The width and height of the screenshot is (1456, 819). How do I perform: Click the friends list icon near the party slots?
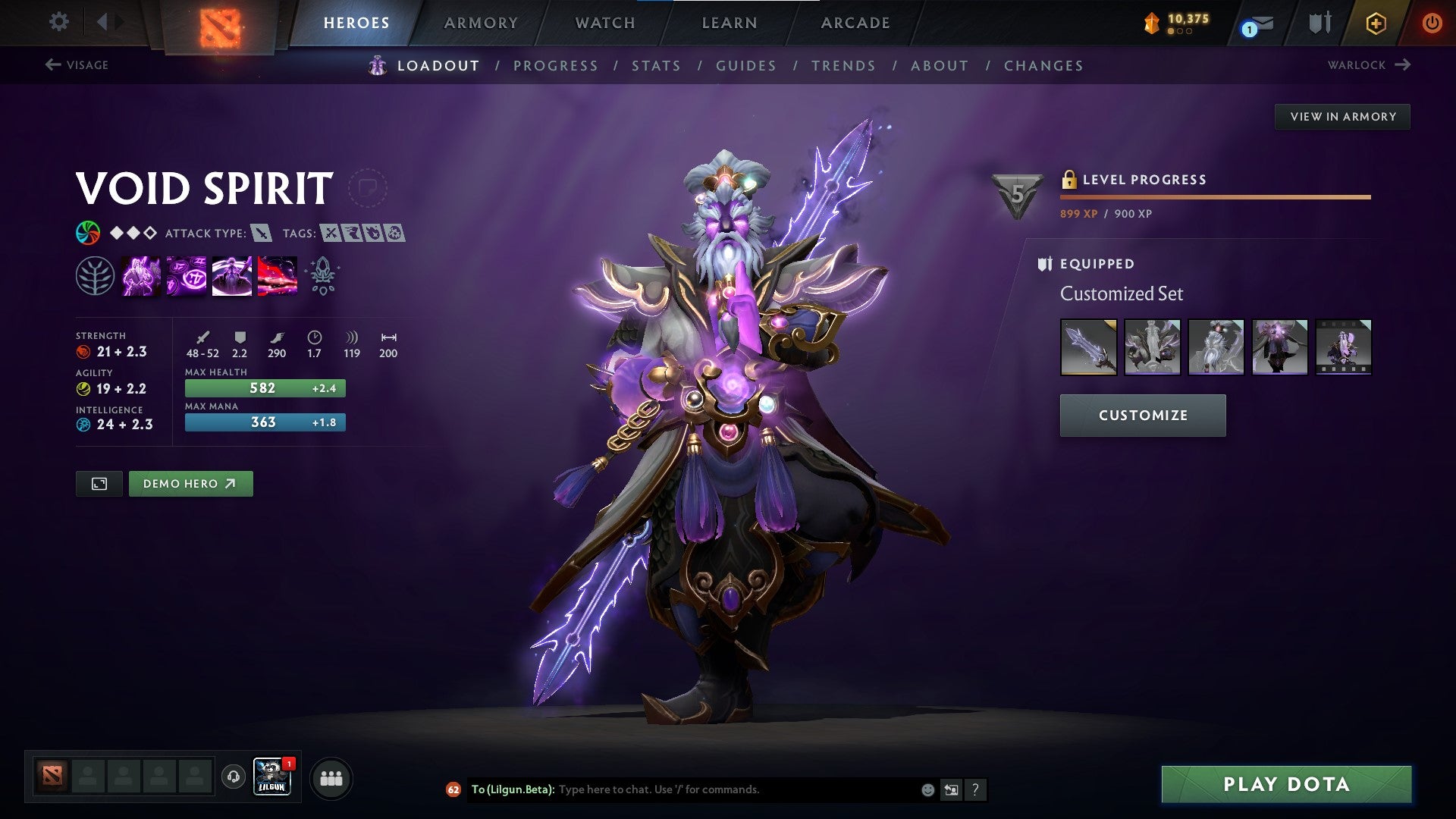point(331,777)
